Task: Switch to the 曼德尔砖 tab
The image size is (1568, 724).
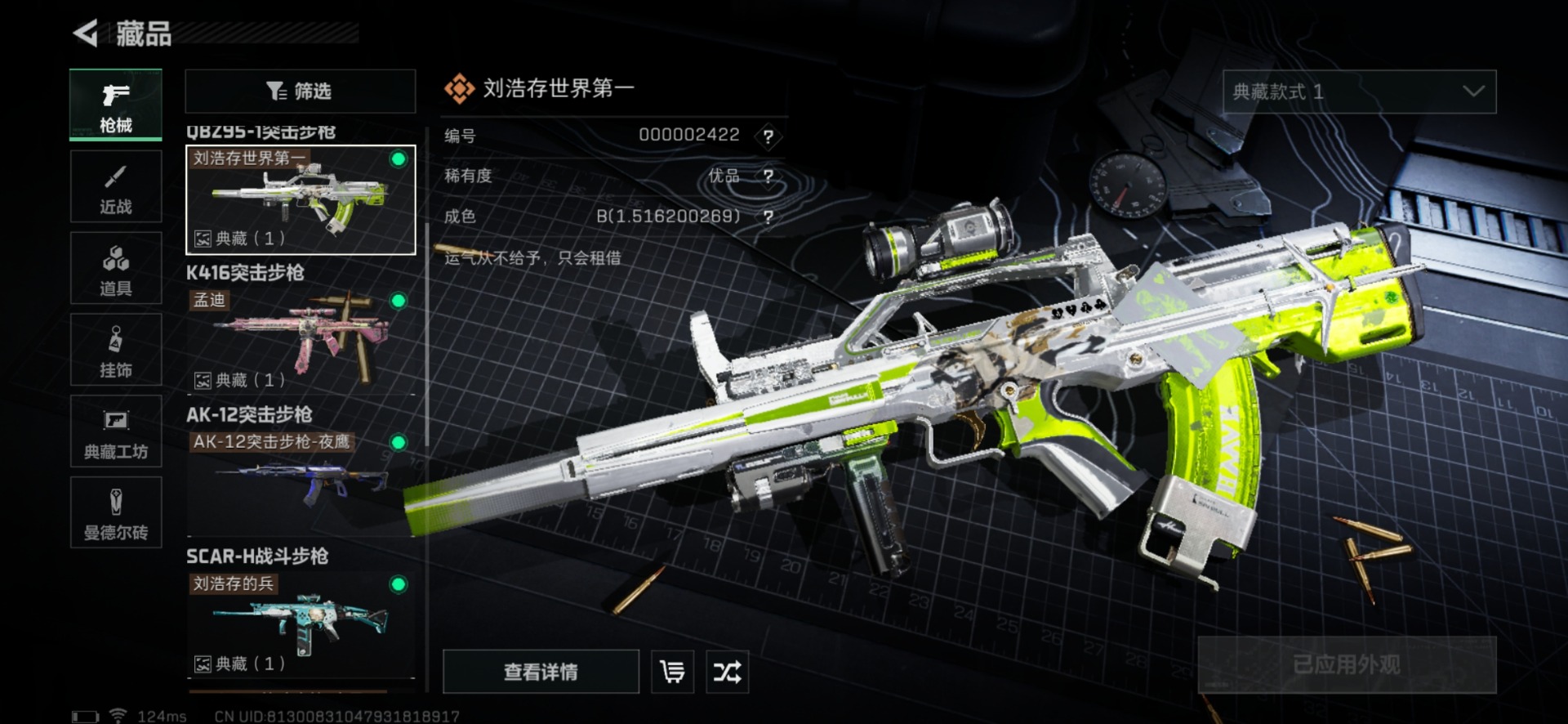Action: [x=116, y=513]
